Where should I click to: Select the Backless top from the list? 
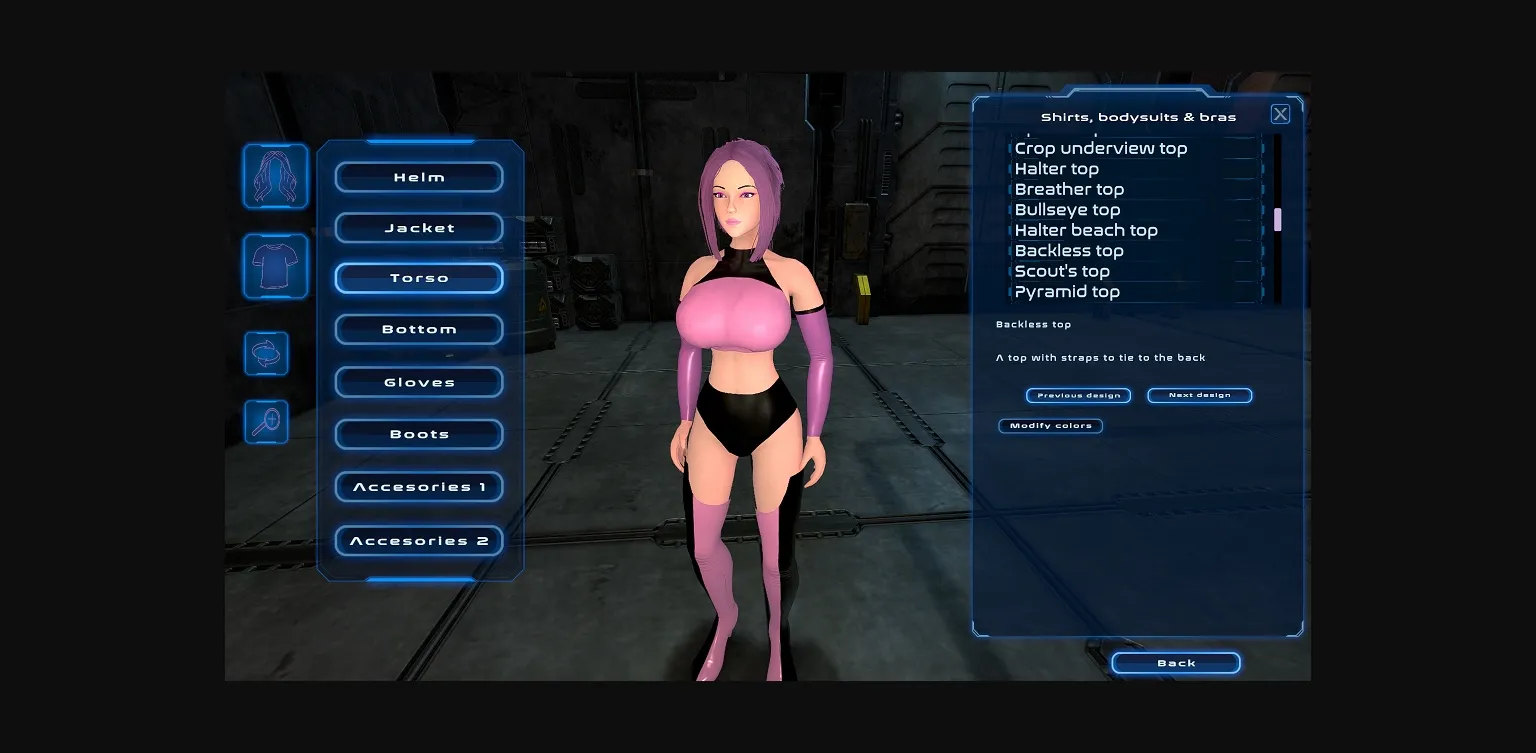[1069, 251]
